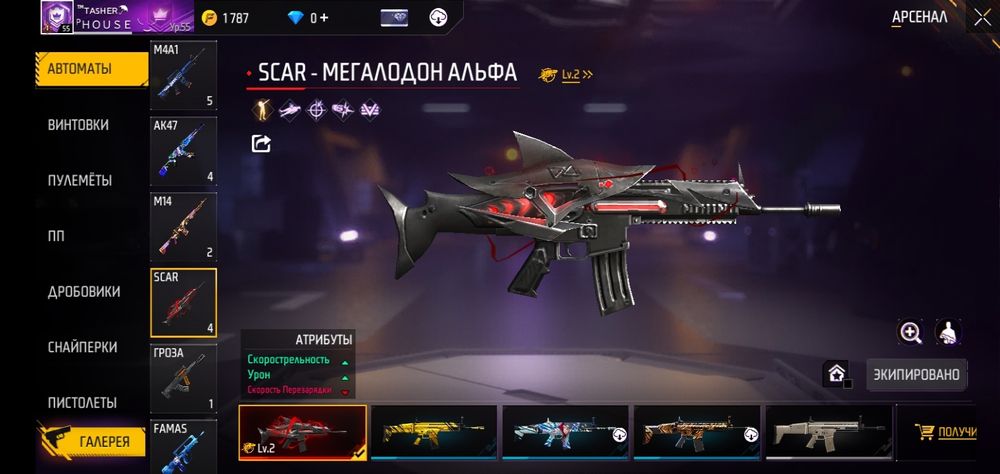Viewport: 1000px width, 474px height.
Task: Show the ПП weapon category
Action: pos(57,236)
